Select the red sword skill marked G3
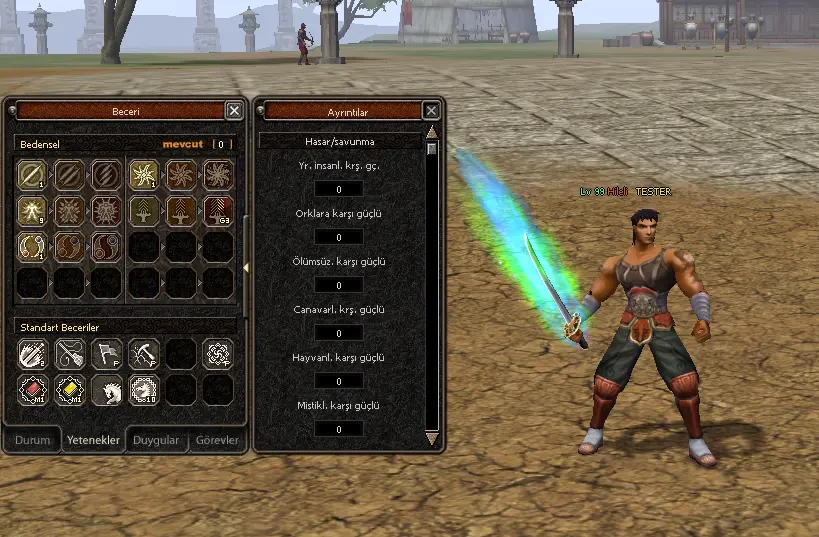The height and width of the screenshot is (537, 819). pyautogui.click(x=217, y=211)
